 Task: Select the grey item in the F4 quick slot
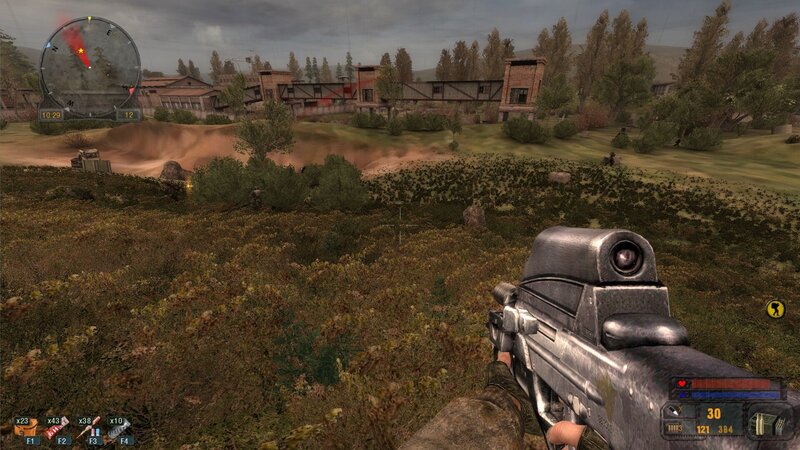121,429
